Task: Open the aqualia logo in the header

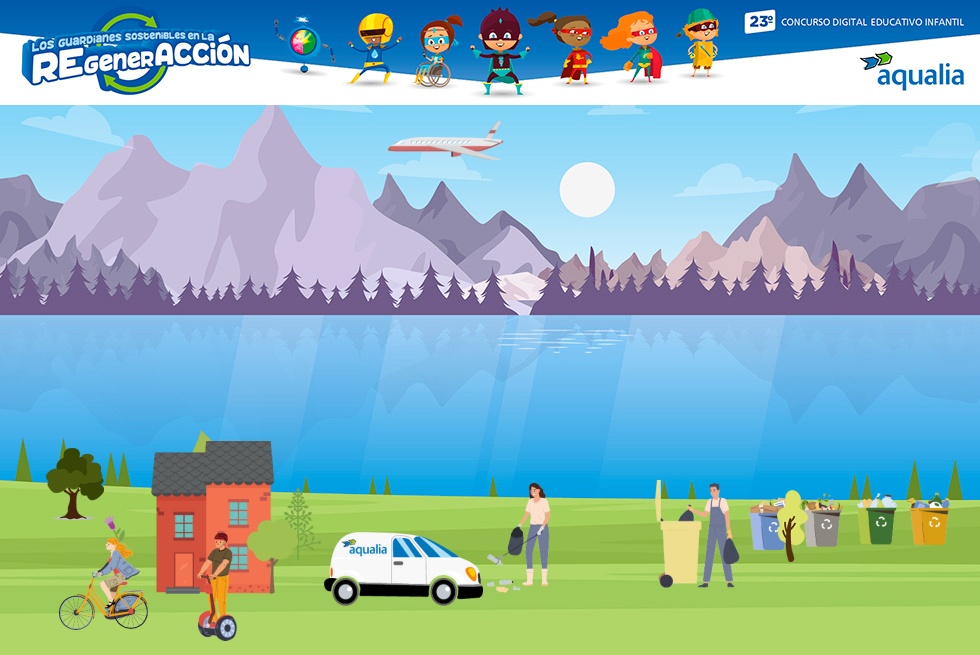Action: point(911,71)
